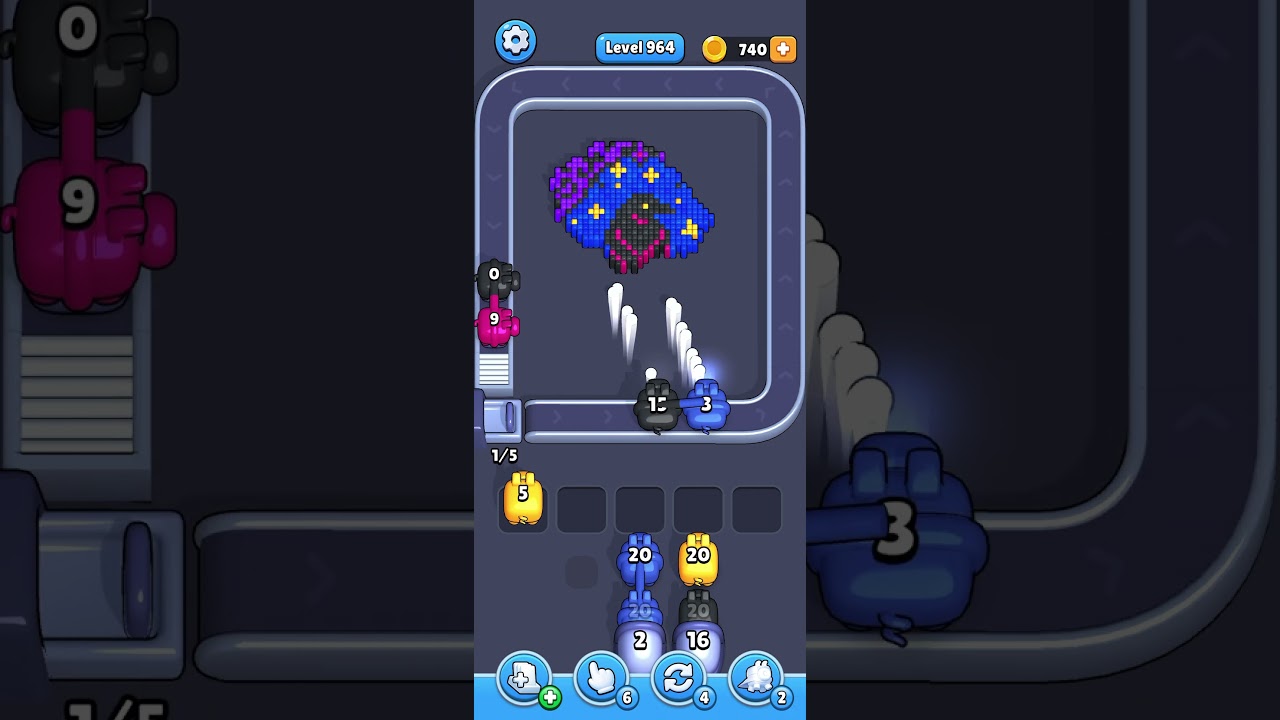Tap the pink bug numbered 9 in queue
Viewport: 1280px width, 720px height.
(495, 320)
